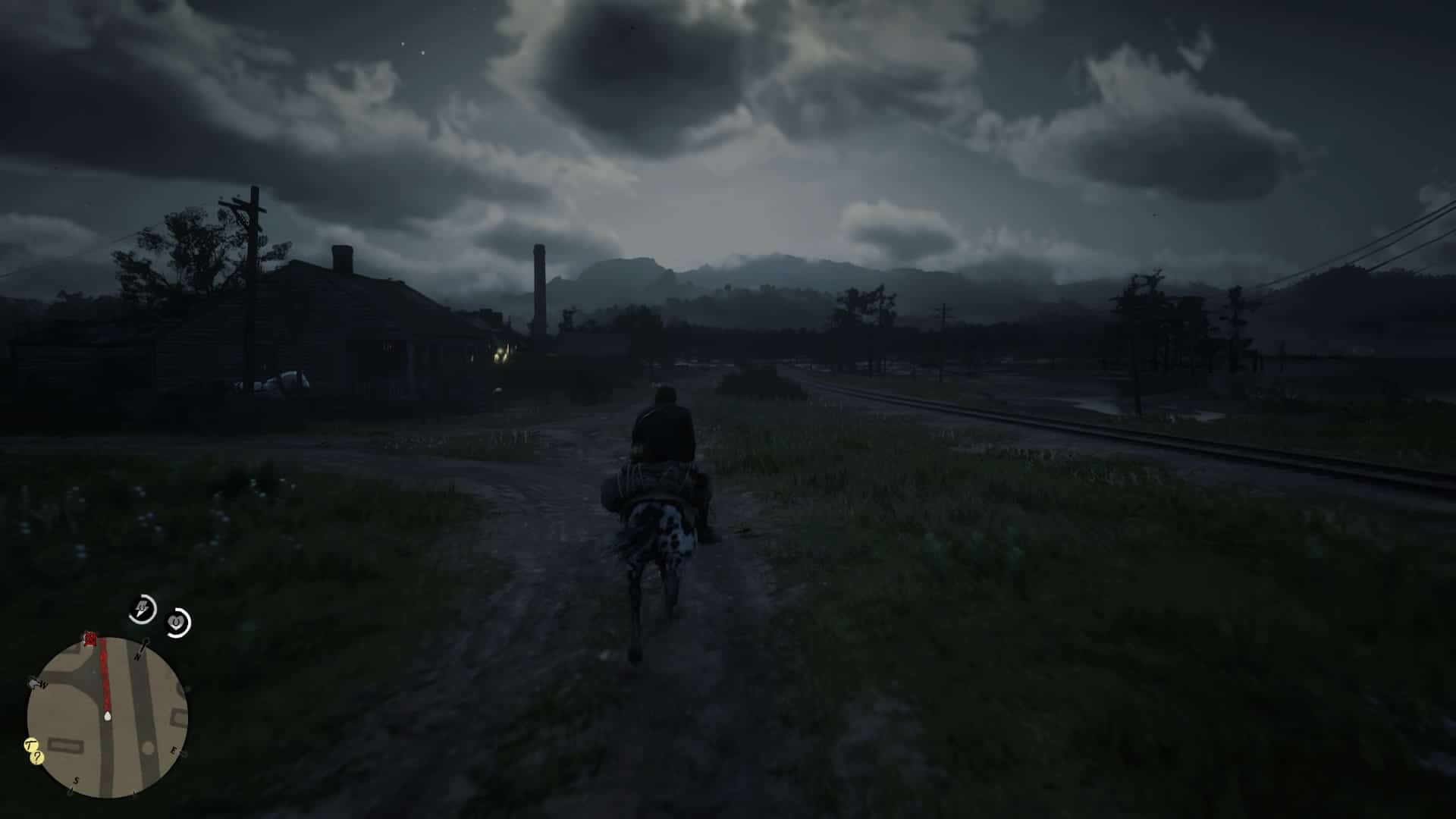The image size is (1456, 819).
Task: Click the yellow question mark marker on minimap
Action: pos(36,758)
